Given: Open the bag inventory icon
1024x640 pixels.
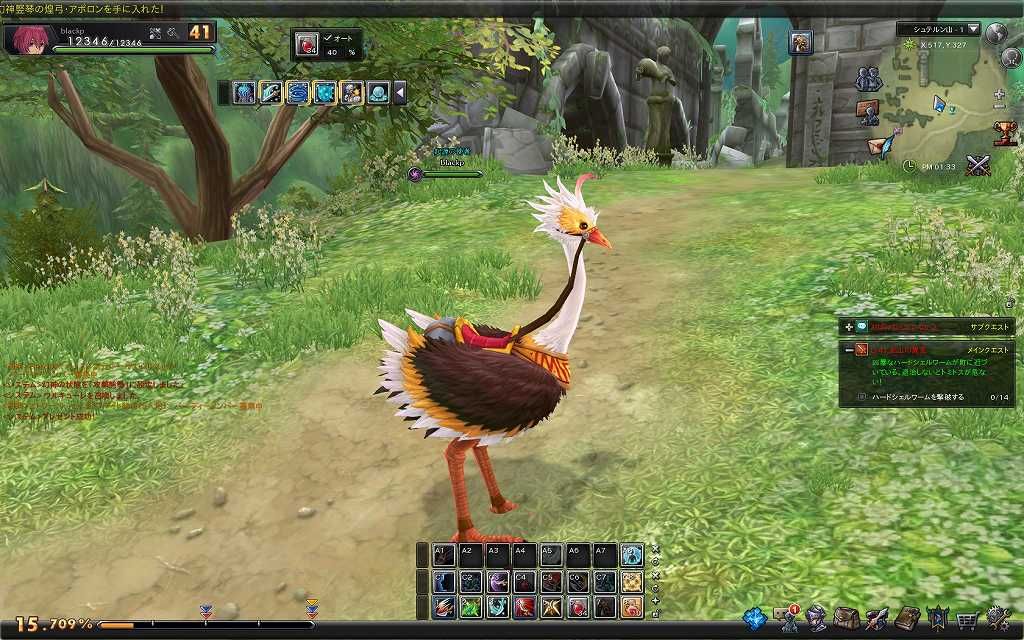Looking at the screenshot, I should 846,618.
